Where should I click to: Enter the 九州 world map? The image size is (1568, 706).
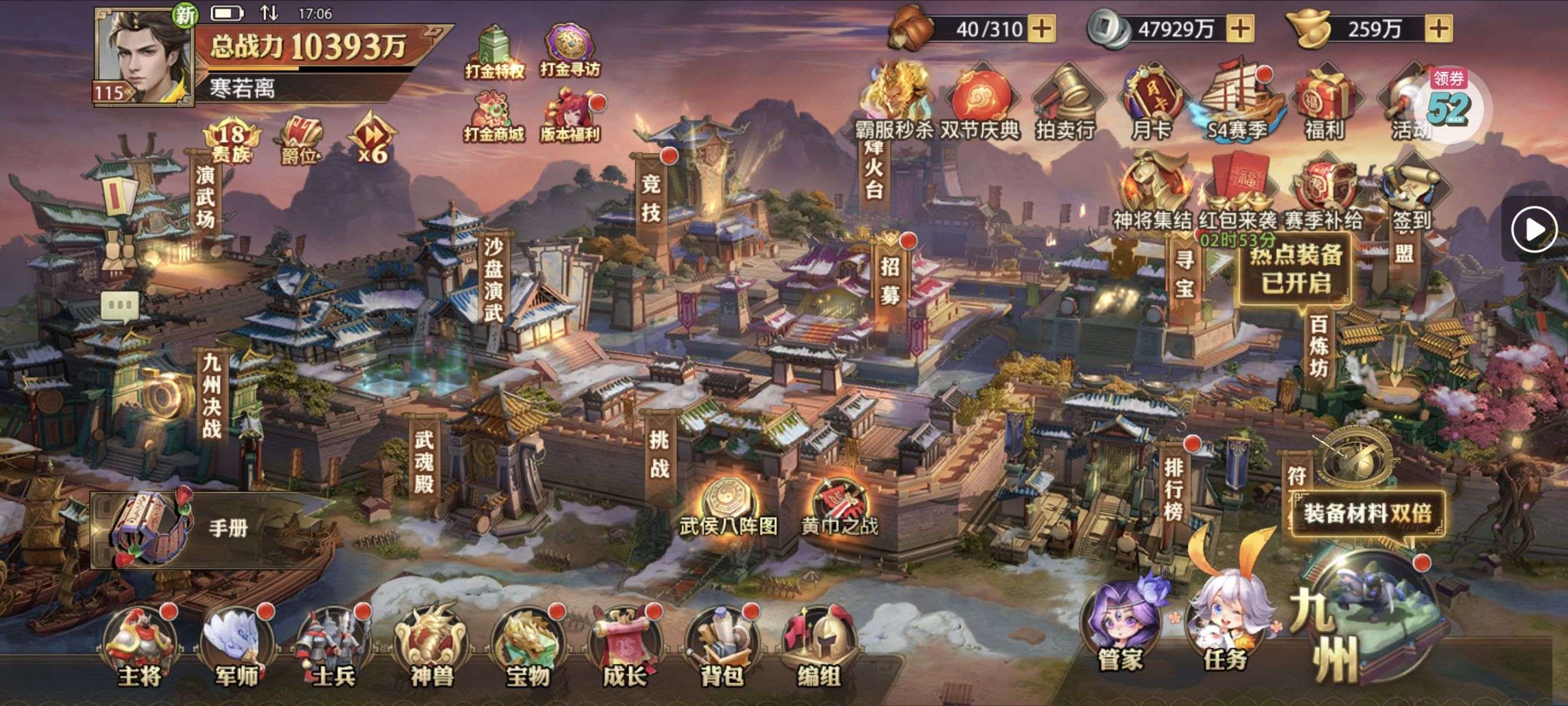click(x=1370, y=621)
